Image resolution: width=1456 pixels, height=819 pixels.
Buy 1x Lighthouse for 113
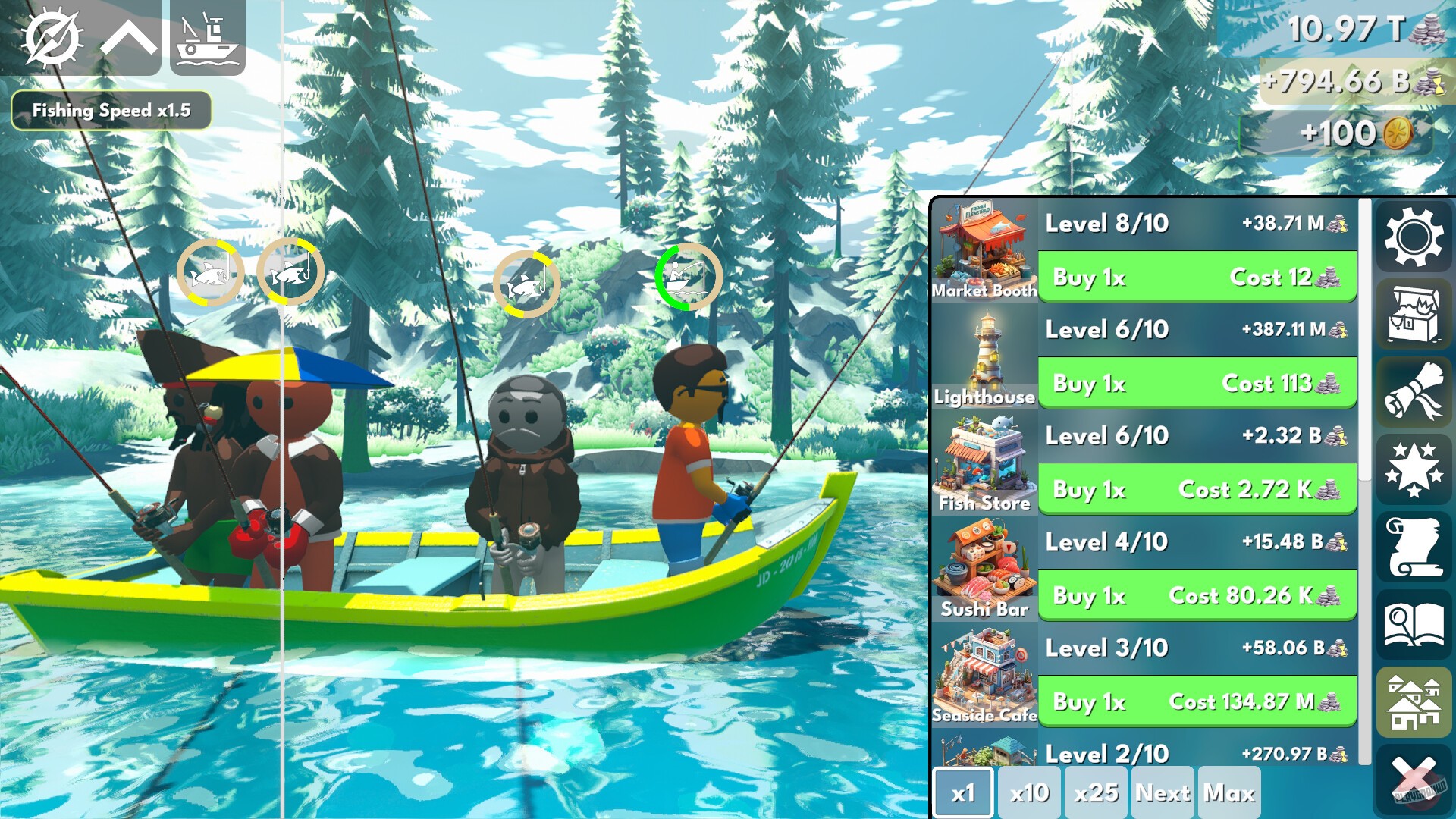coord(1197,384)
